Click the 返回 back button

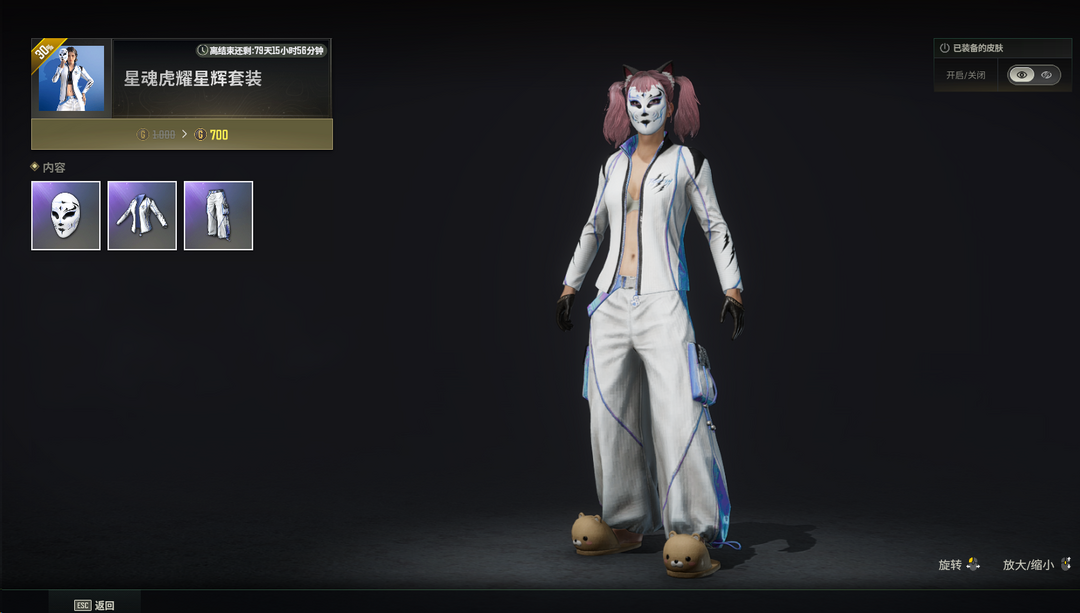click(x=95, y=605)
